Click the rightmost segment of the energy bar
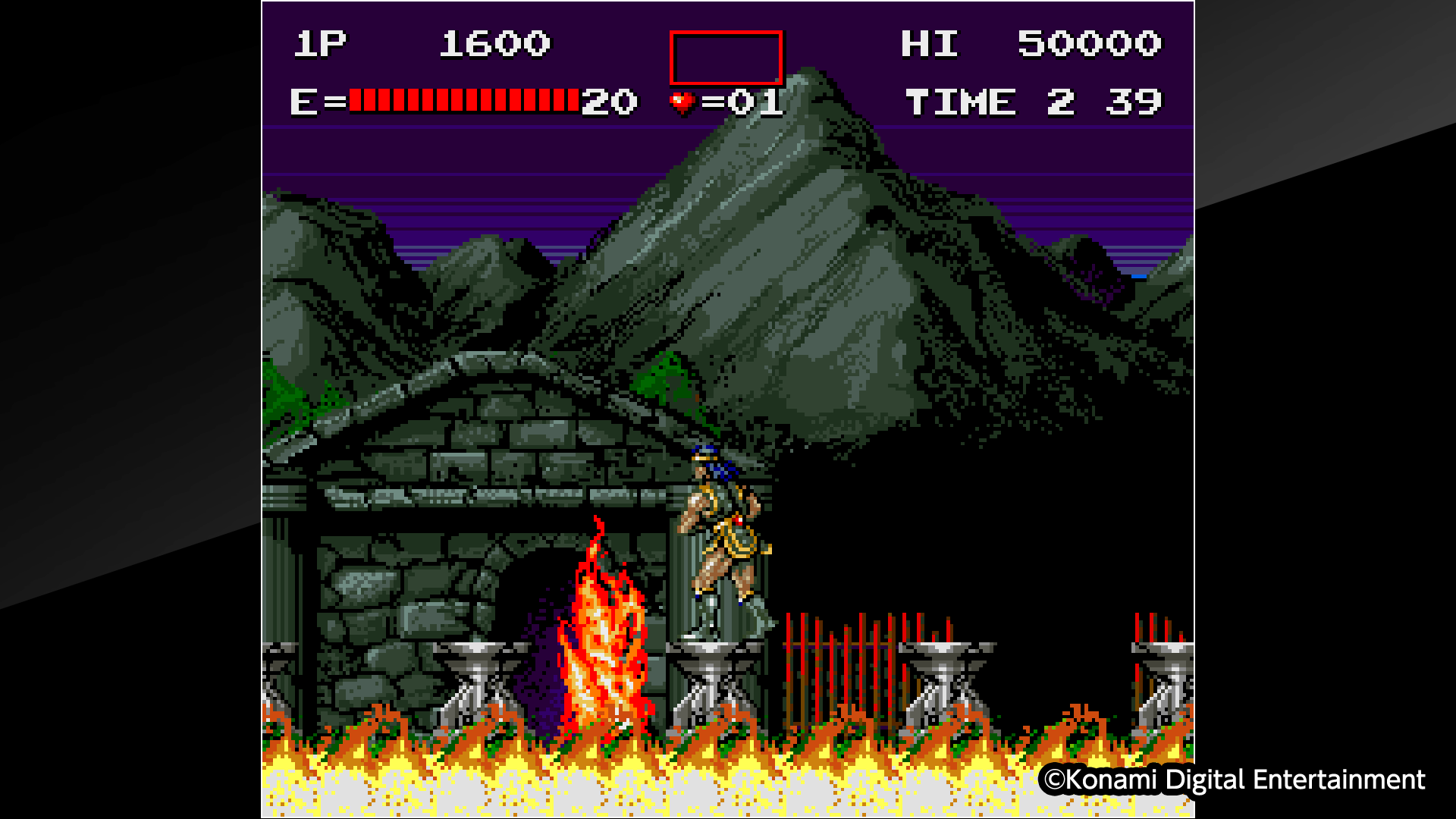The width and height of the screenshot is (1456, 819). click(x=574, y=99)
